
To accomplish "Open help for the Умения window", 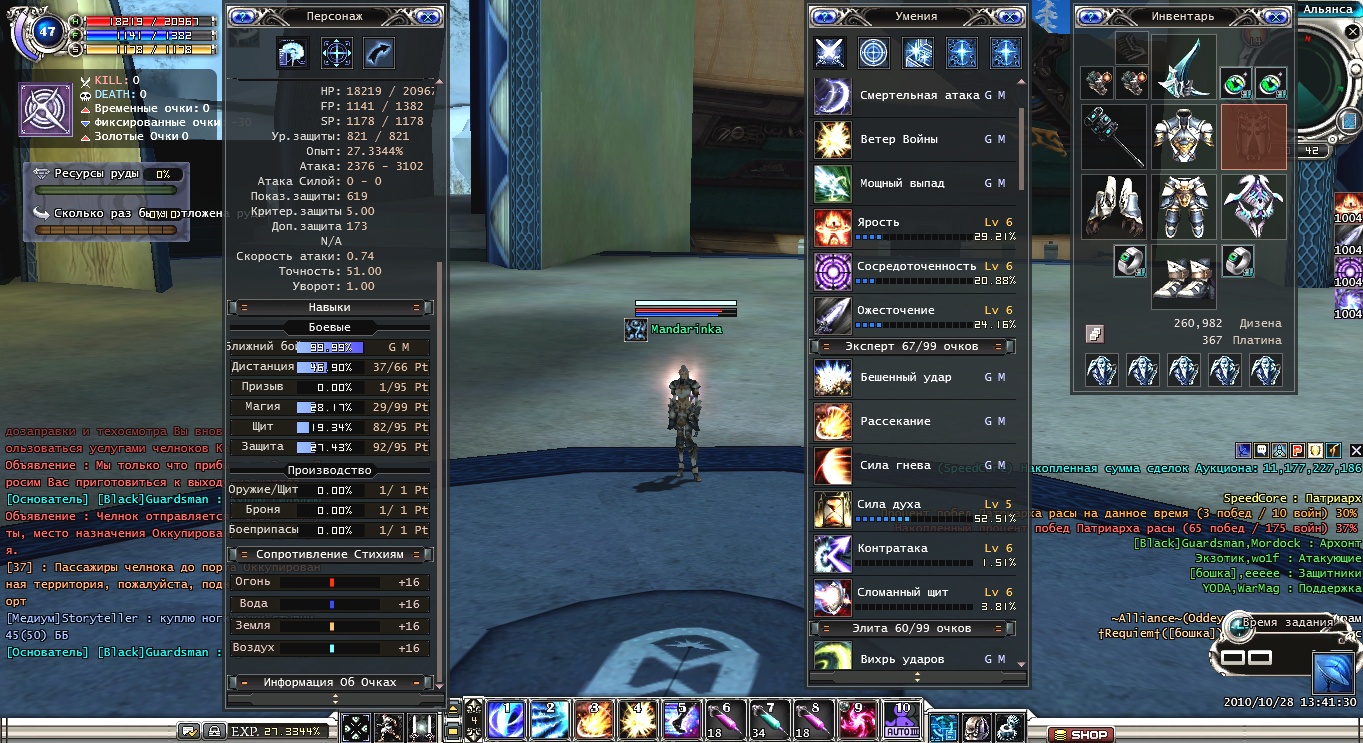I will point(824,17).
